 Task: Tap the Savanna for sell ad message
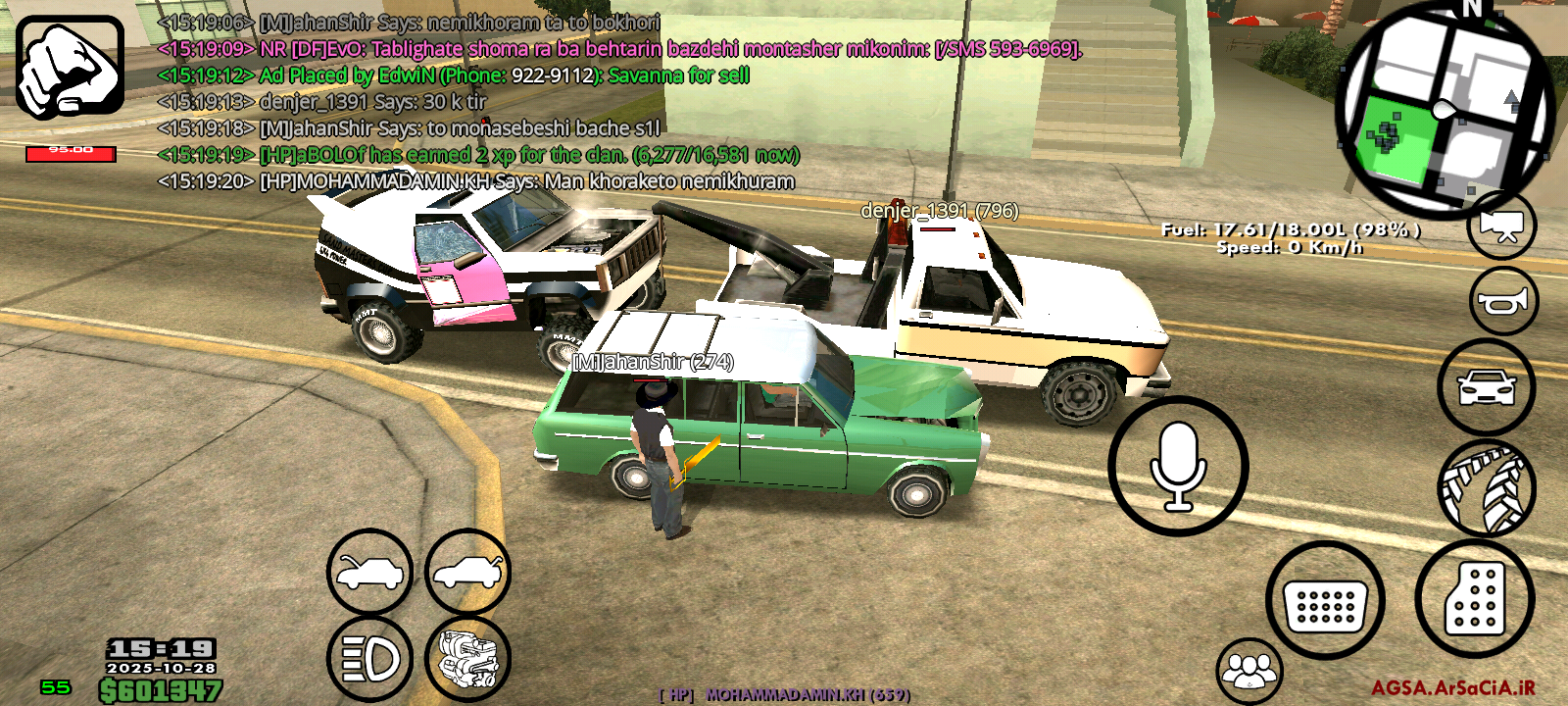tap(451, 76)
